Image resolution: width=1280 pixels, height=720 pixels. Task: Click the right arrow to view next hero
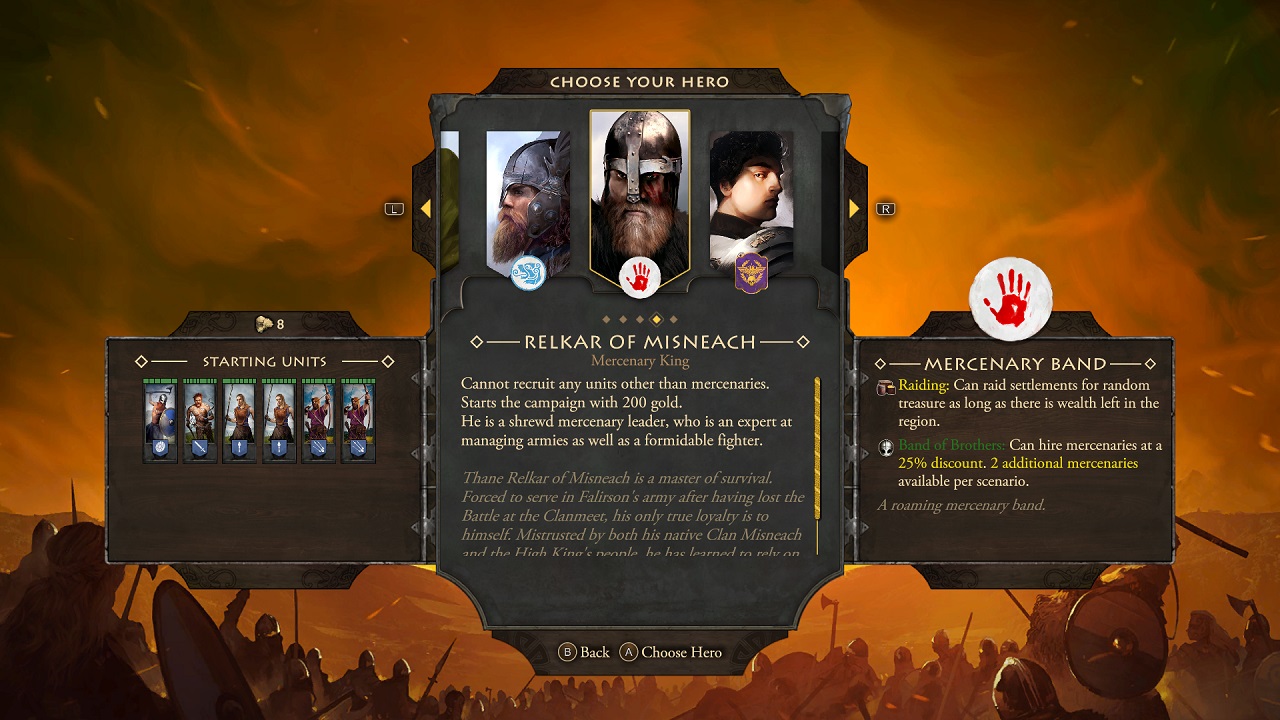[853, 208]
